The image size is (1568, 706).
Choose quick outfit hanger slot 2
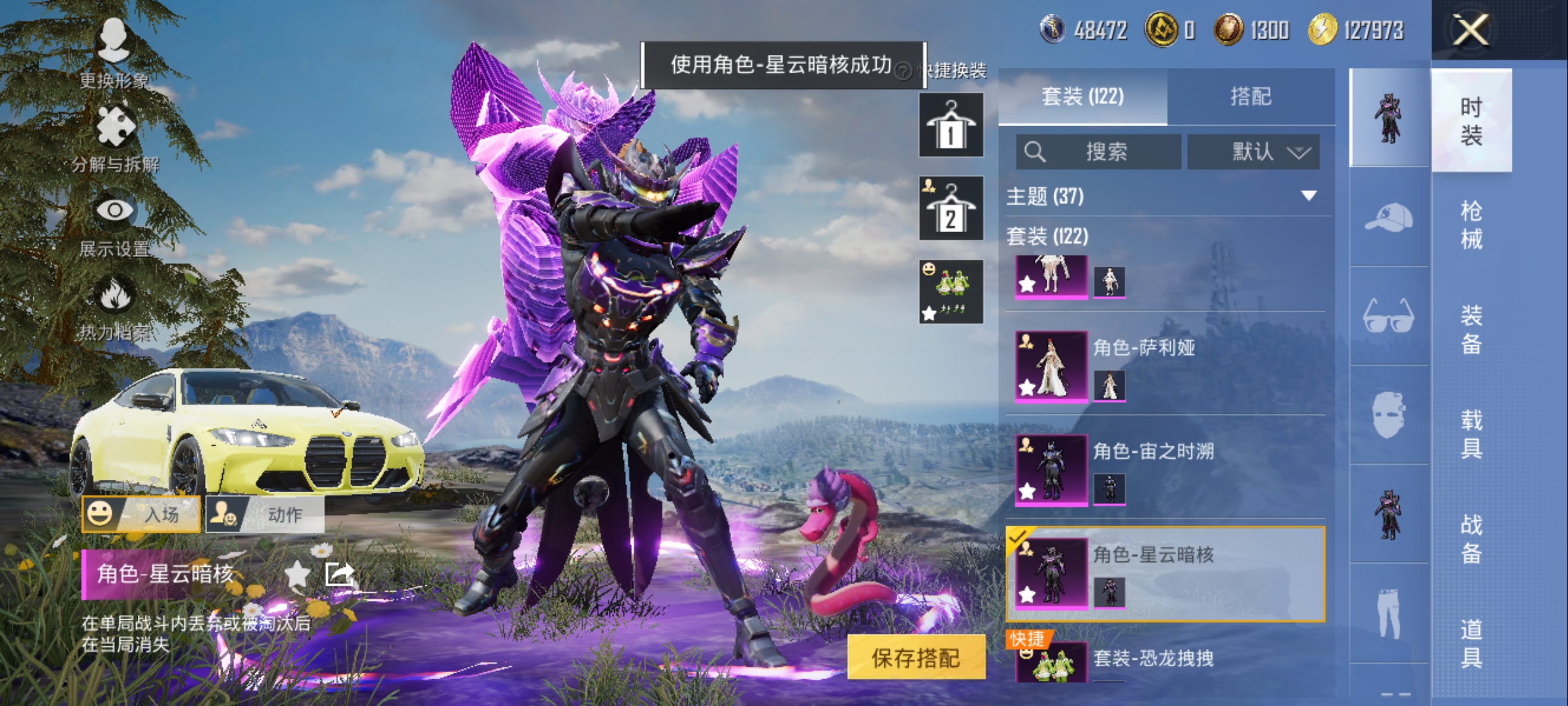pos(951,209)
